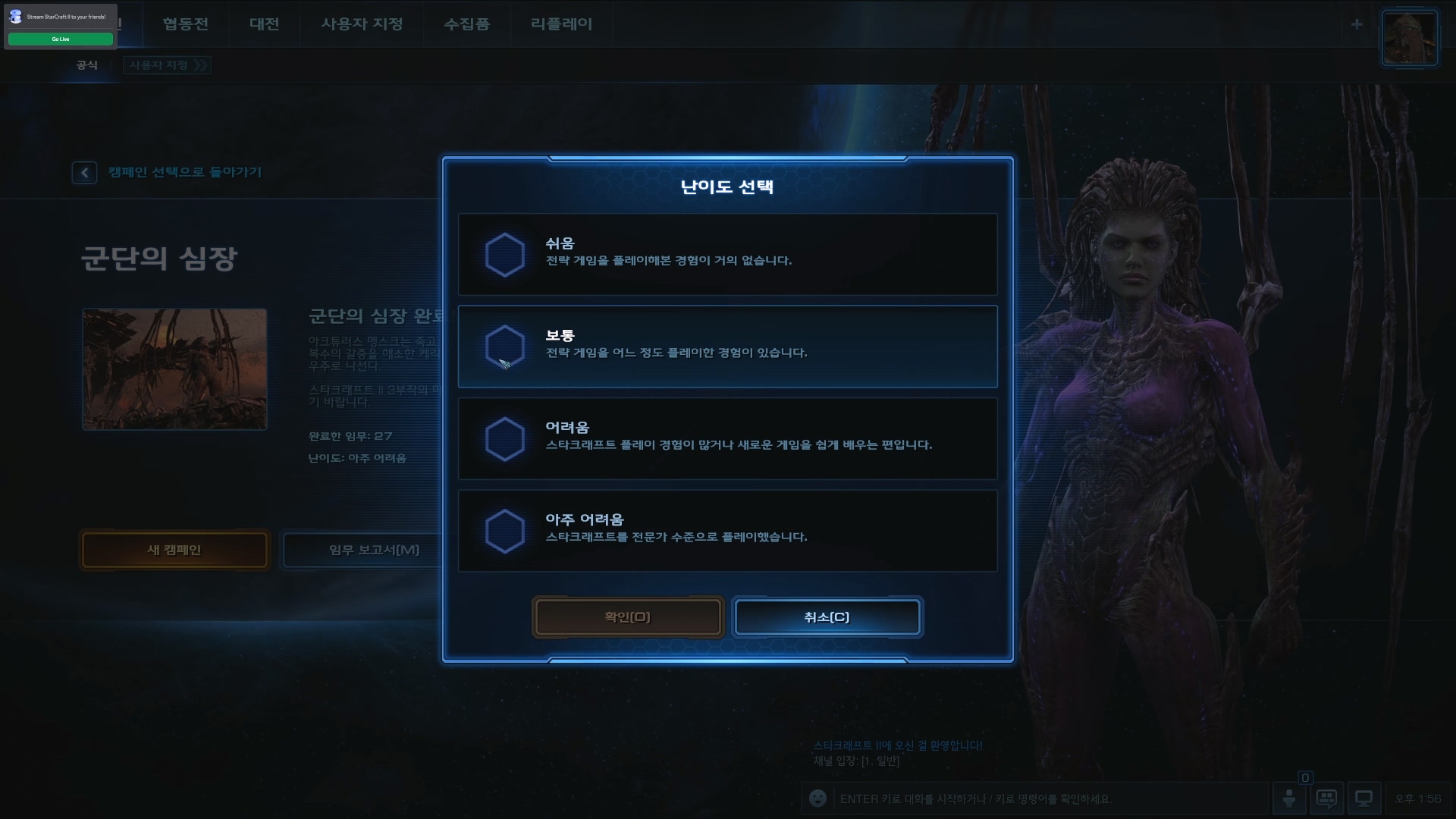Confirm difficulty with the 확인 button
The image size is (1456, 819).
(x=627, y=617)
